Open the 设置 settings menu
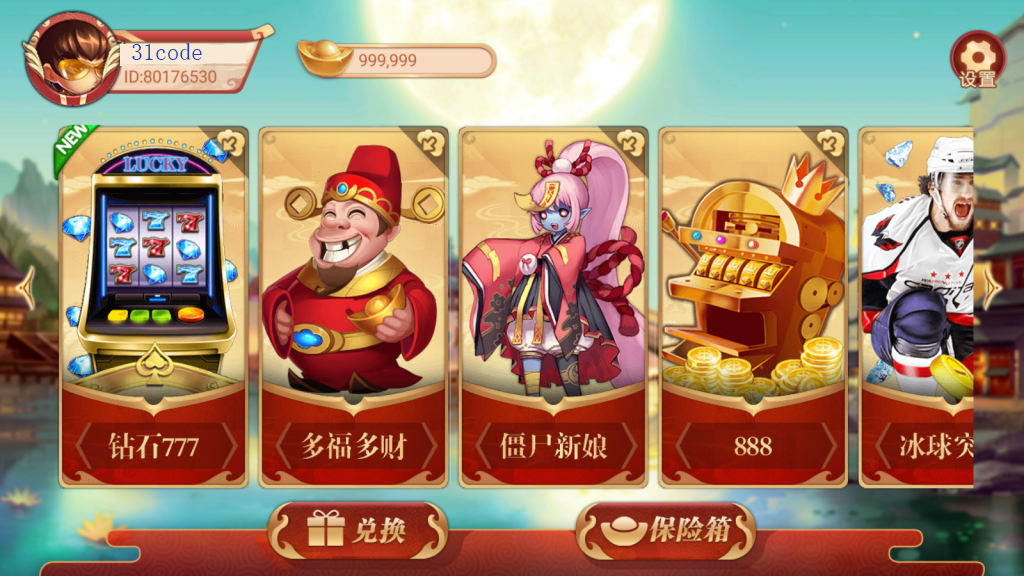 (x=977, y=60)
